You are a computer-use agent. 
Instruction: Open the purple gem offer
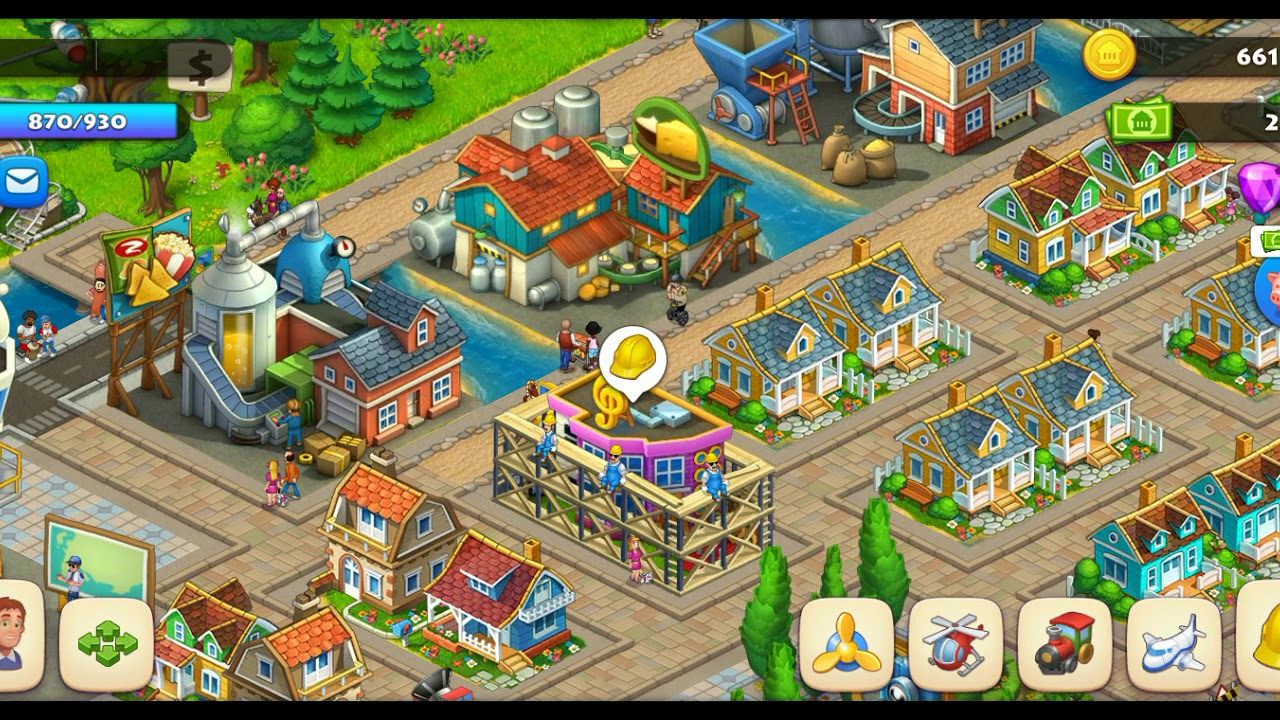pyautogui.click(x=1261, y=188)
